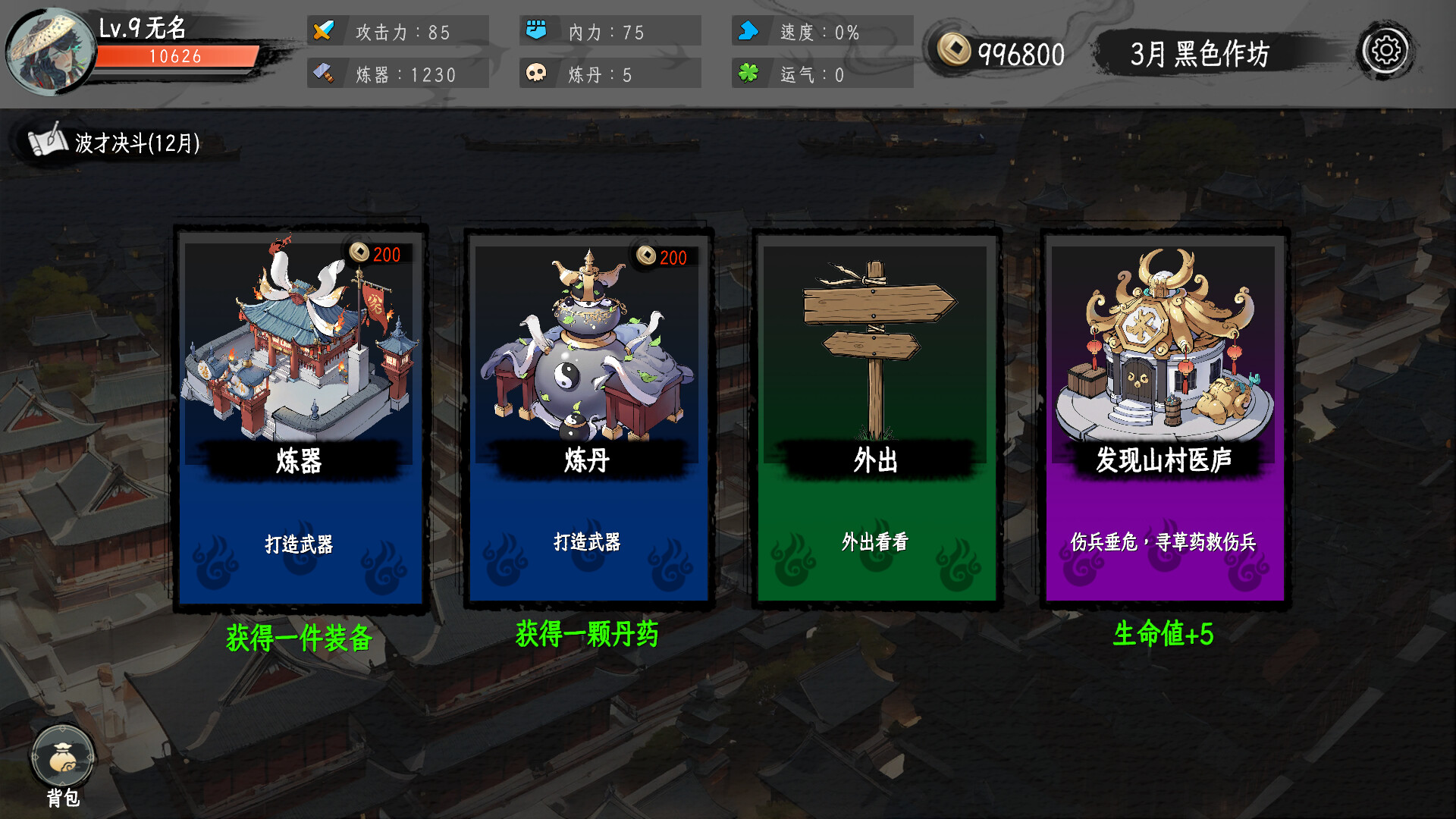Click the quest scroll icon

tap(45, 140)
